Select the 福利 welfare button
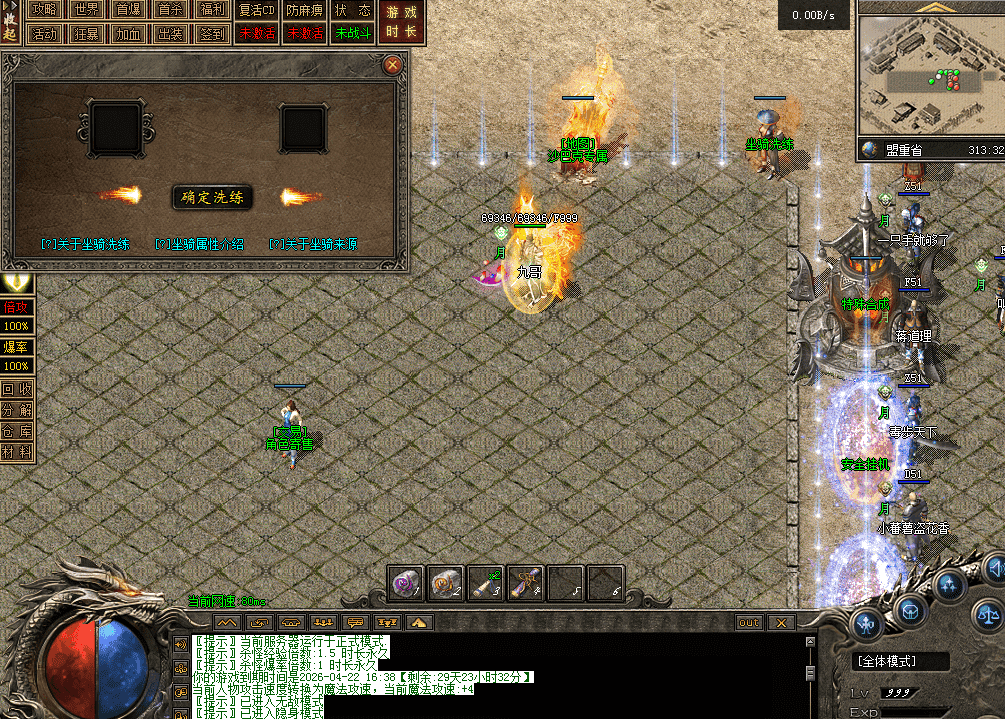The height and width of the screenshot is (719, 1005). (x=212, y=10)
